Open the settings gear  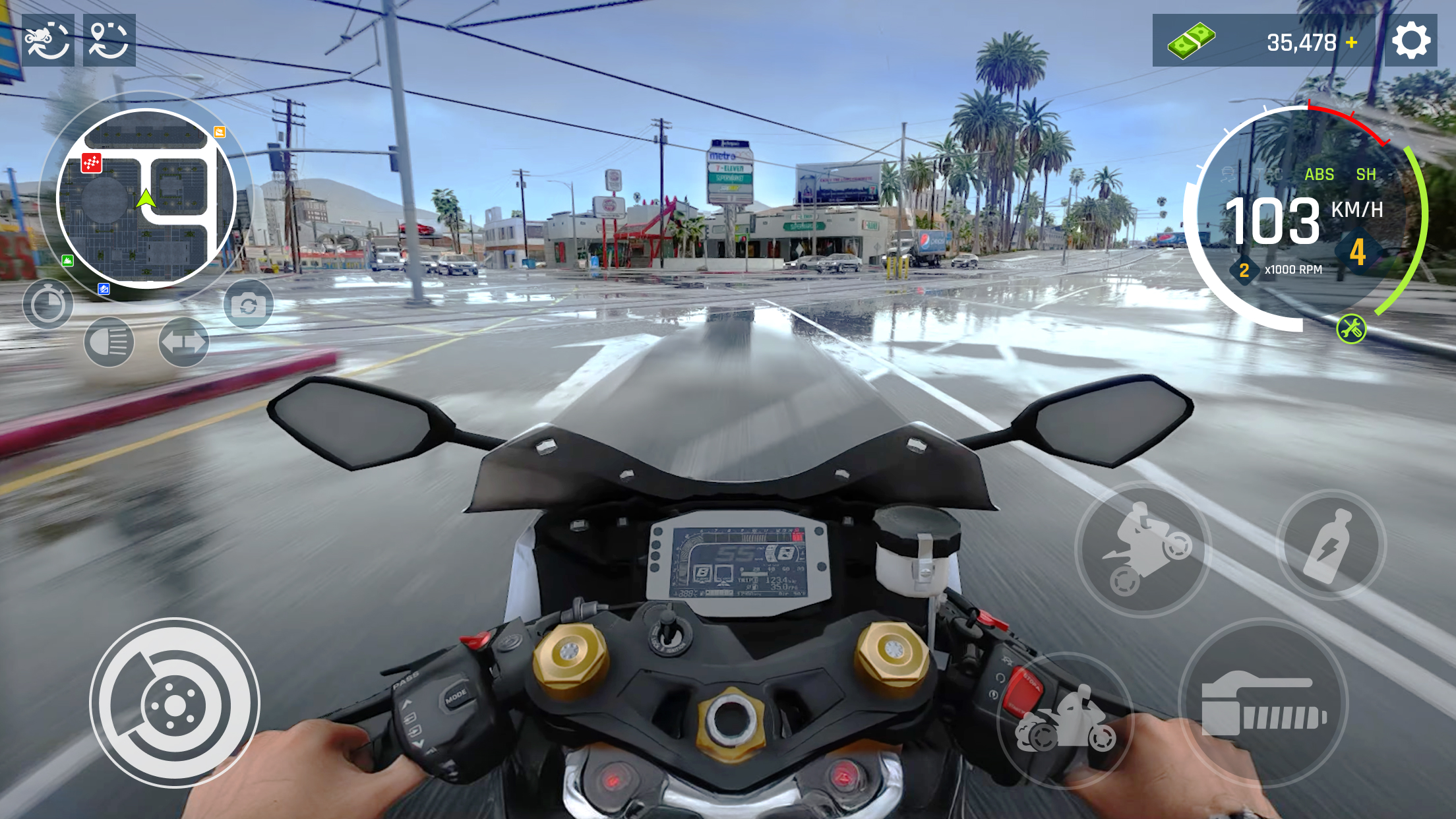[x=1410, y=41]
